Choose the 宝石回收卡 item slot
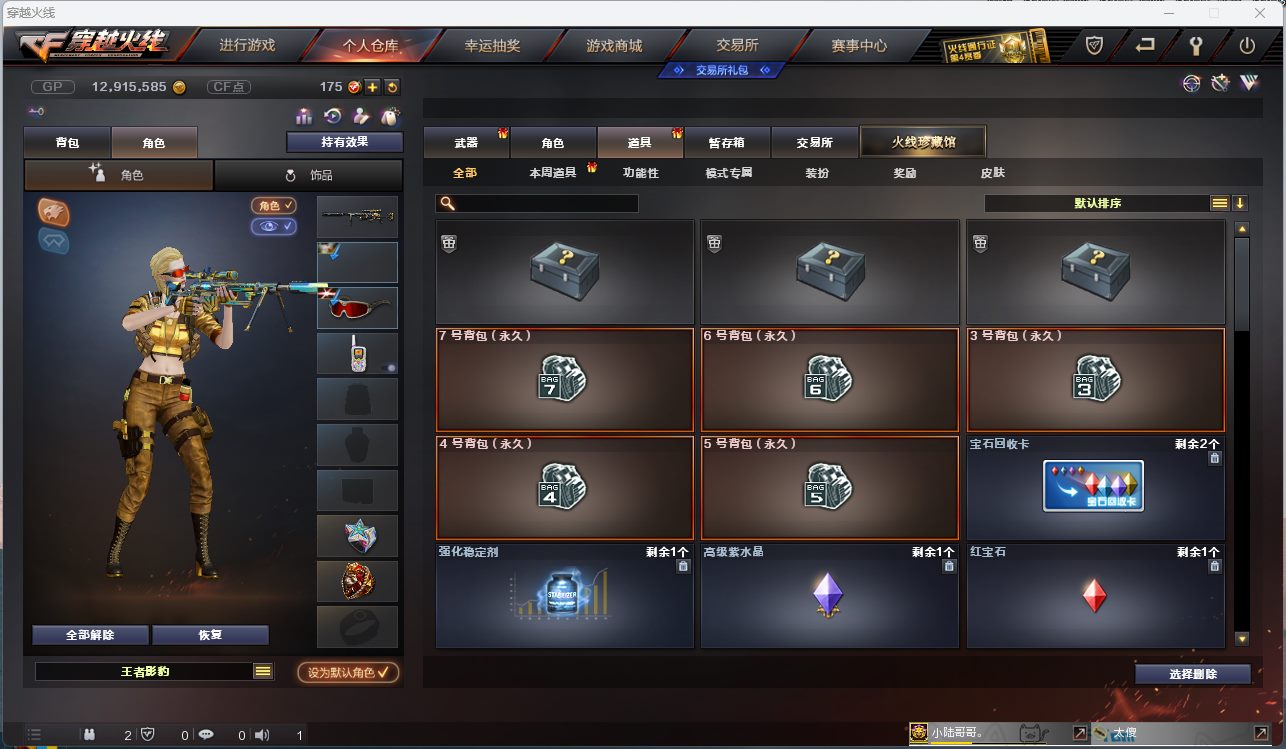This screenshot has height=749, width=1286. [1095, 488]
